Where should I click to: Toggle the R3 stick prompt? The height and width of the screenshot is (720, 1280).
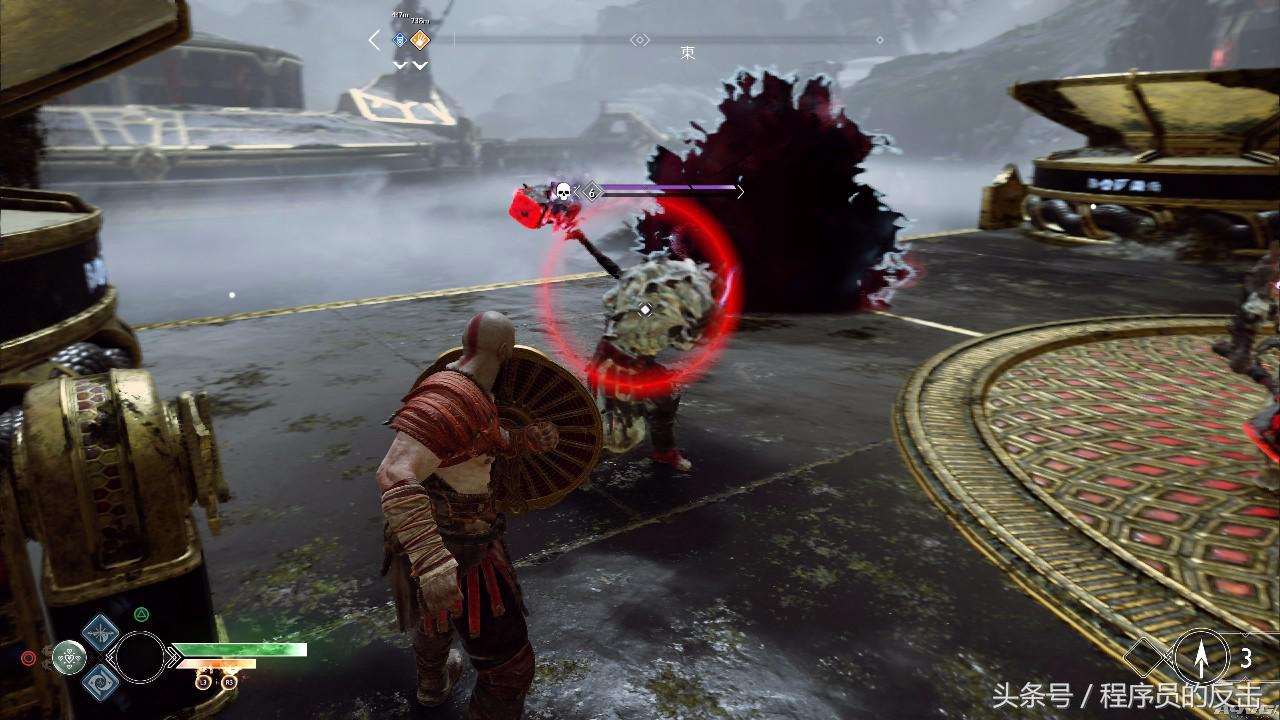click(230, 683)
